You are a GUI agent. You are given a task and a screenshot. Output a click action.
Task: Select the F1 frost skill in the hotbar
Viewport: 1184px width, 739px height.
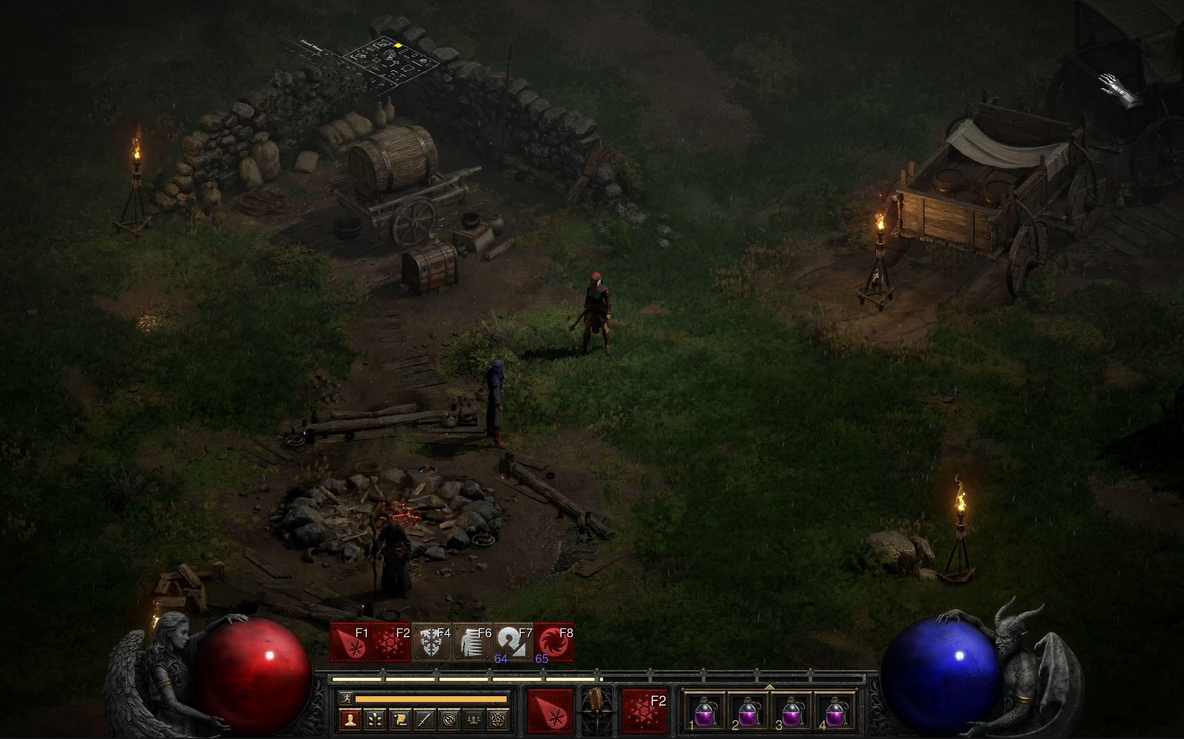(x=350, y=643)
